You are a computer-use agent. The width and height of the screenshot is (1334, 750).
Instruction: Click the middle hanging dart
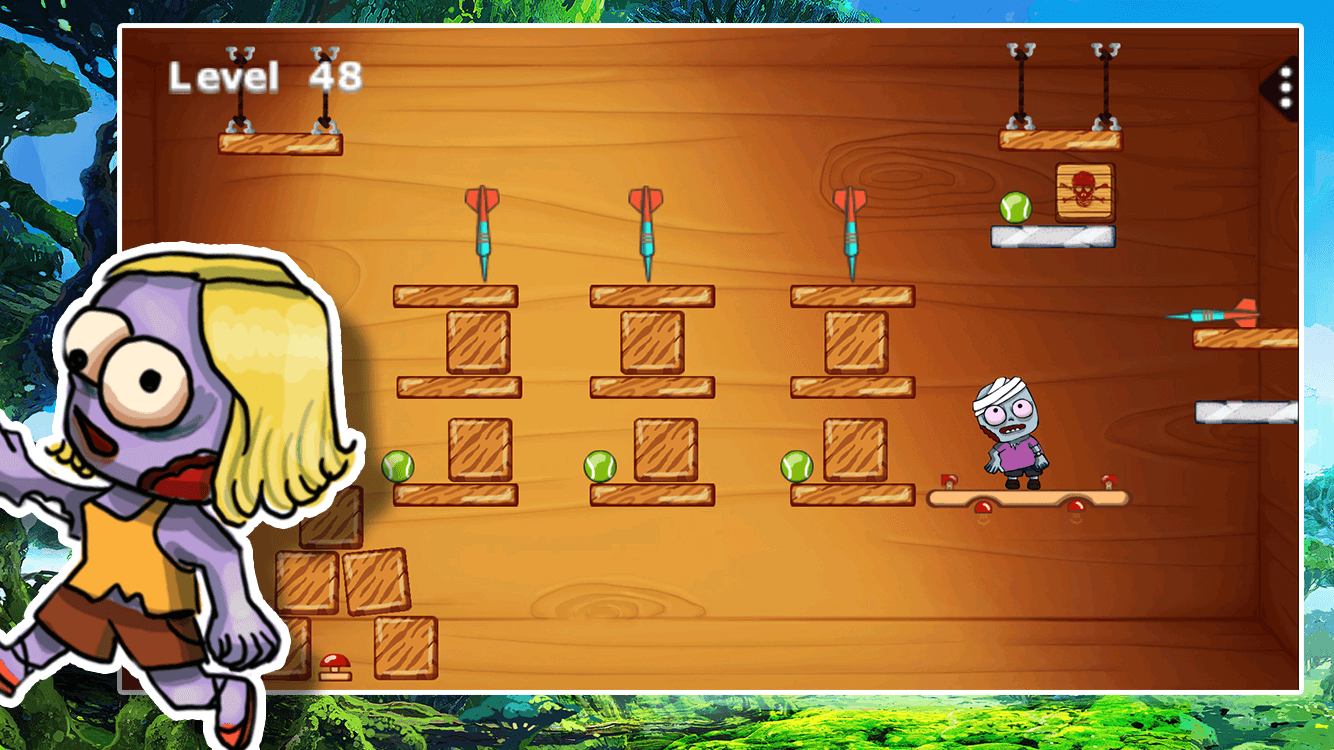(646, 225)
